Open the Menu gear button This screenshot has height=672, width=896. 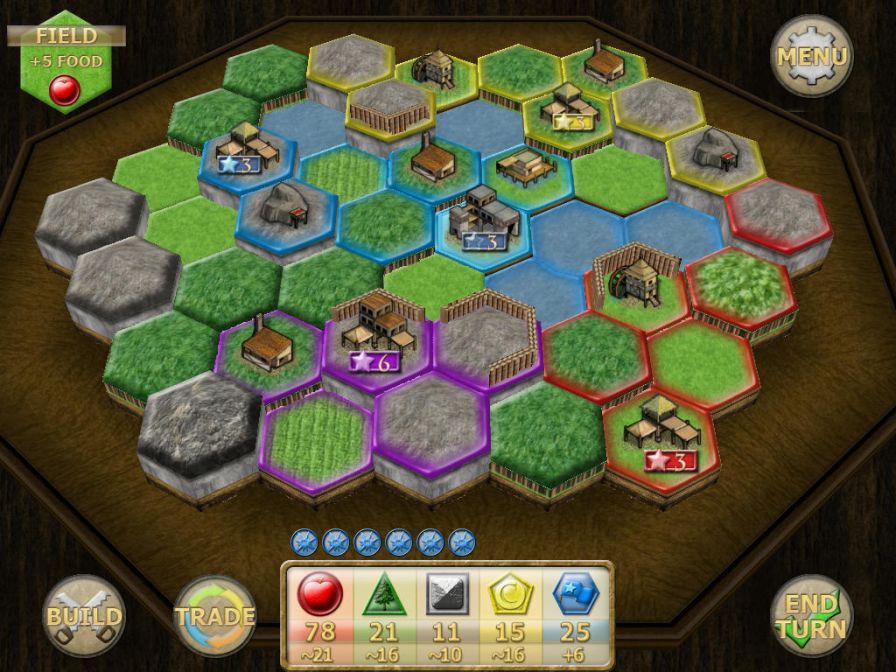(x=811, y=56)
